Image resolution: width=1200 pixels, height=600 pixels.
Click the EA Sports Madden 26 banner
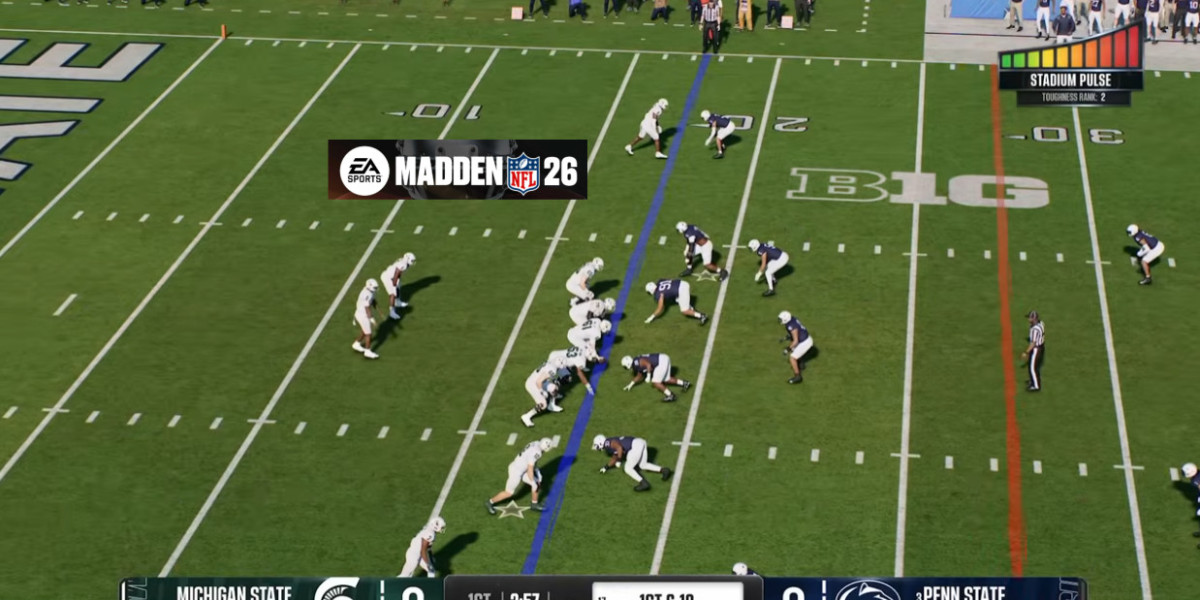click(457, 170)
